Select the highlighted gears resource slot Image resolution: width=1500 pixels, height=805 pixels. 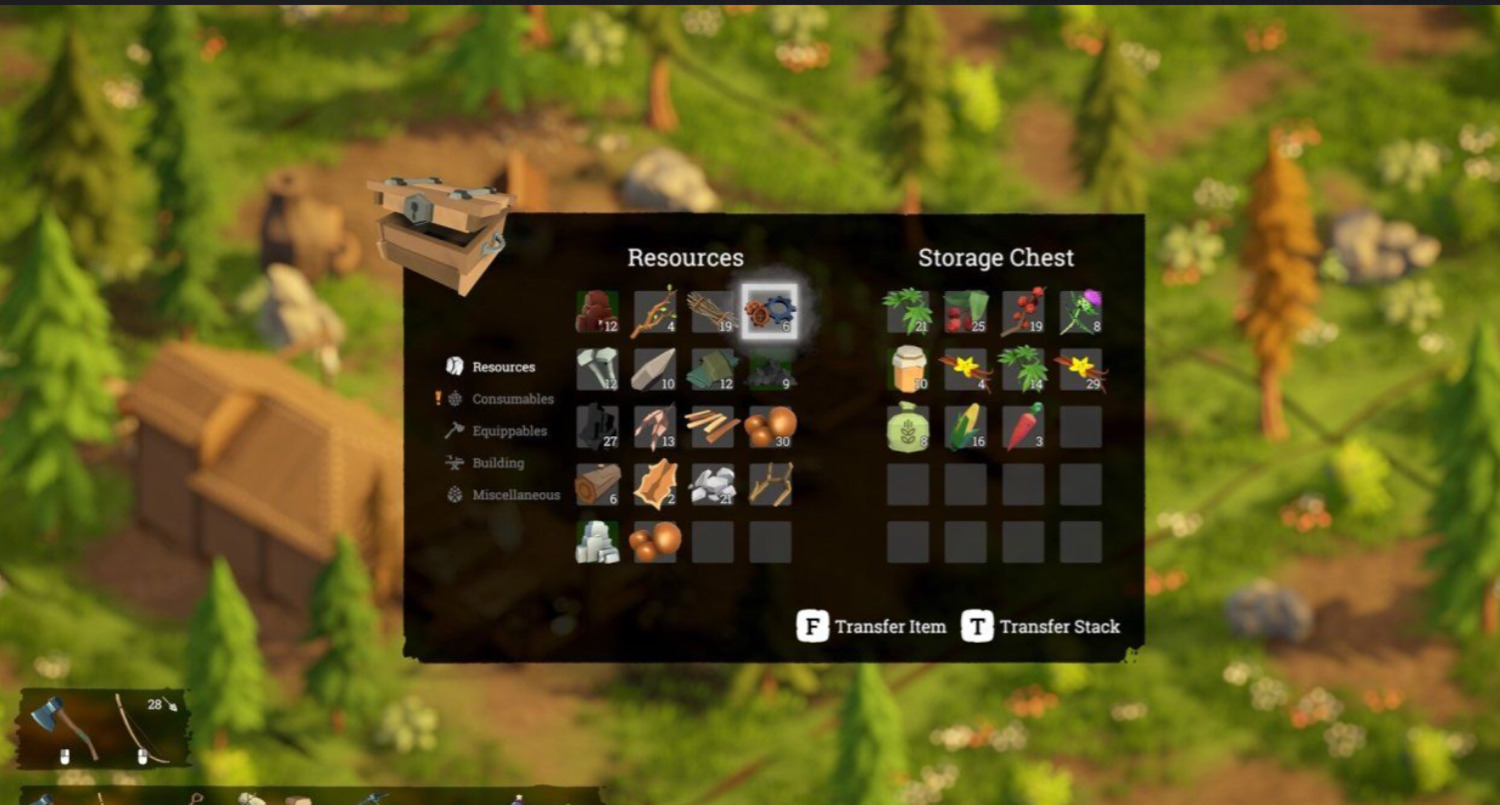tap(770, 312)
